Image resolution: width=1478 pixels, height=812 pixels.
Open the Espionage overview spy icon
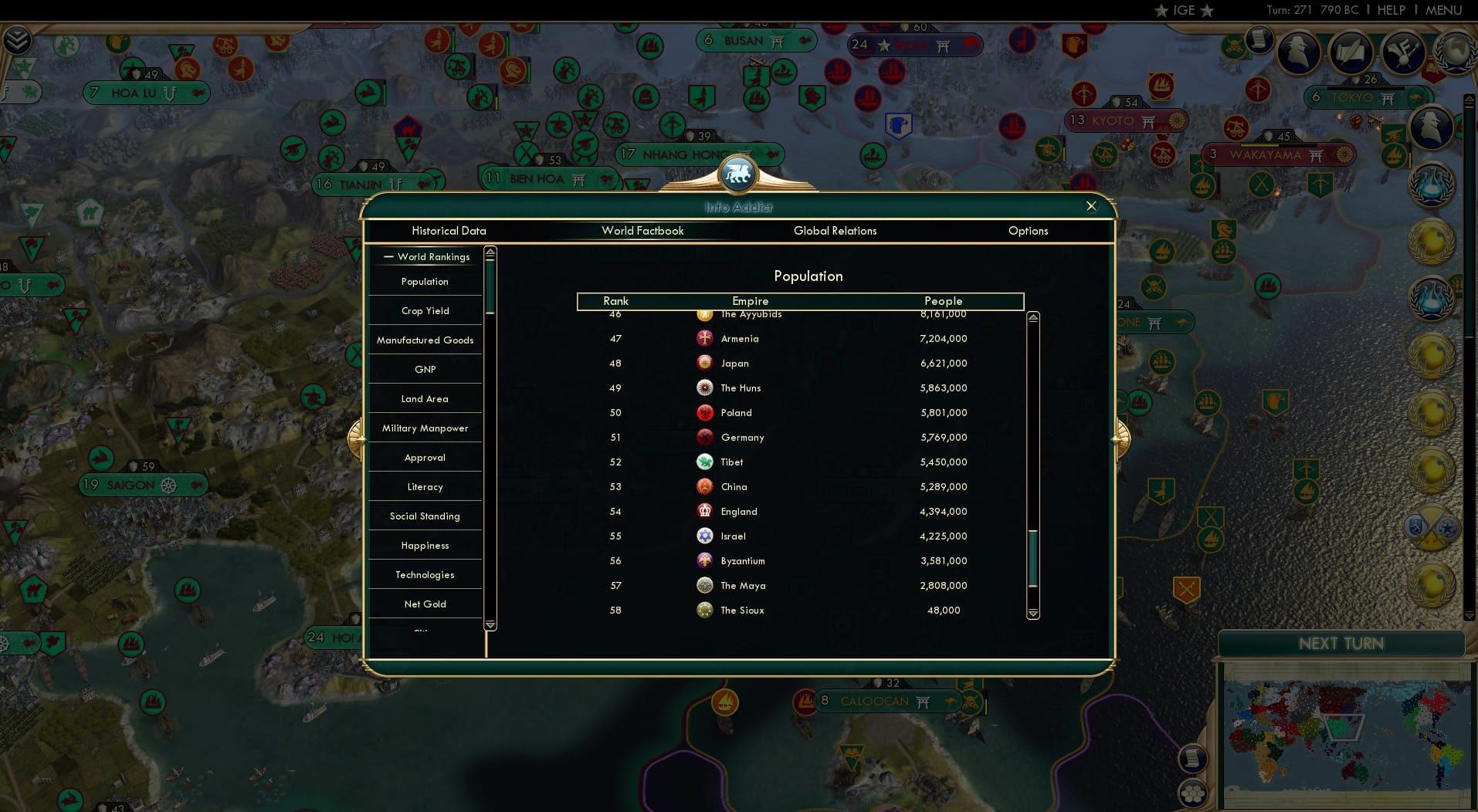(x=1300, y=52)
